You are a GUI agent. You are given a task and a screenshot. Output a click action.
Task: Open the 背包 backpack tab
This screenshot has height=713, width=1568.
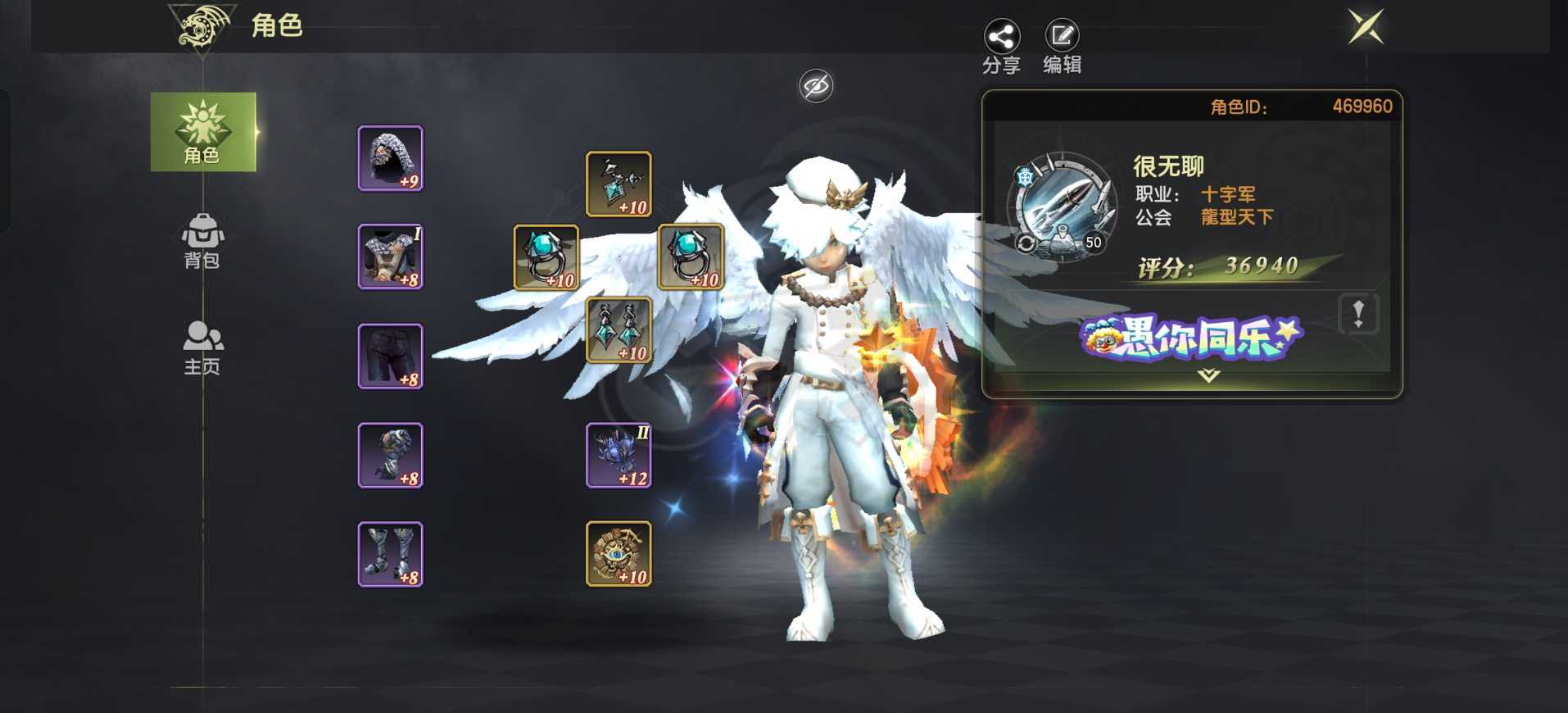[202, 242]
